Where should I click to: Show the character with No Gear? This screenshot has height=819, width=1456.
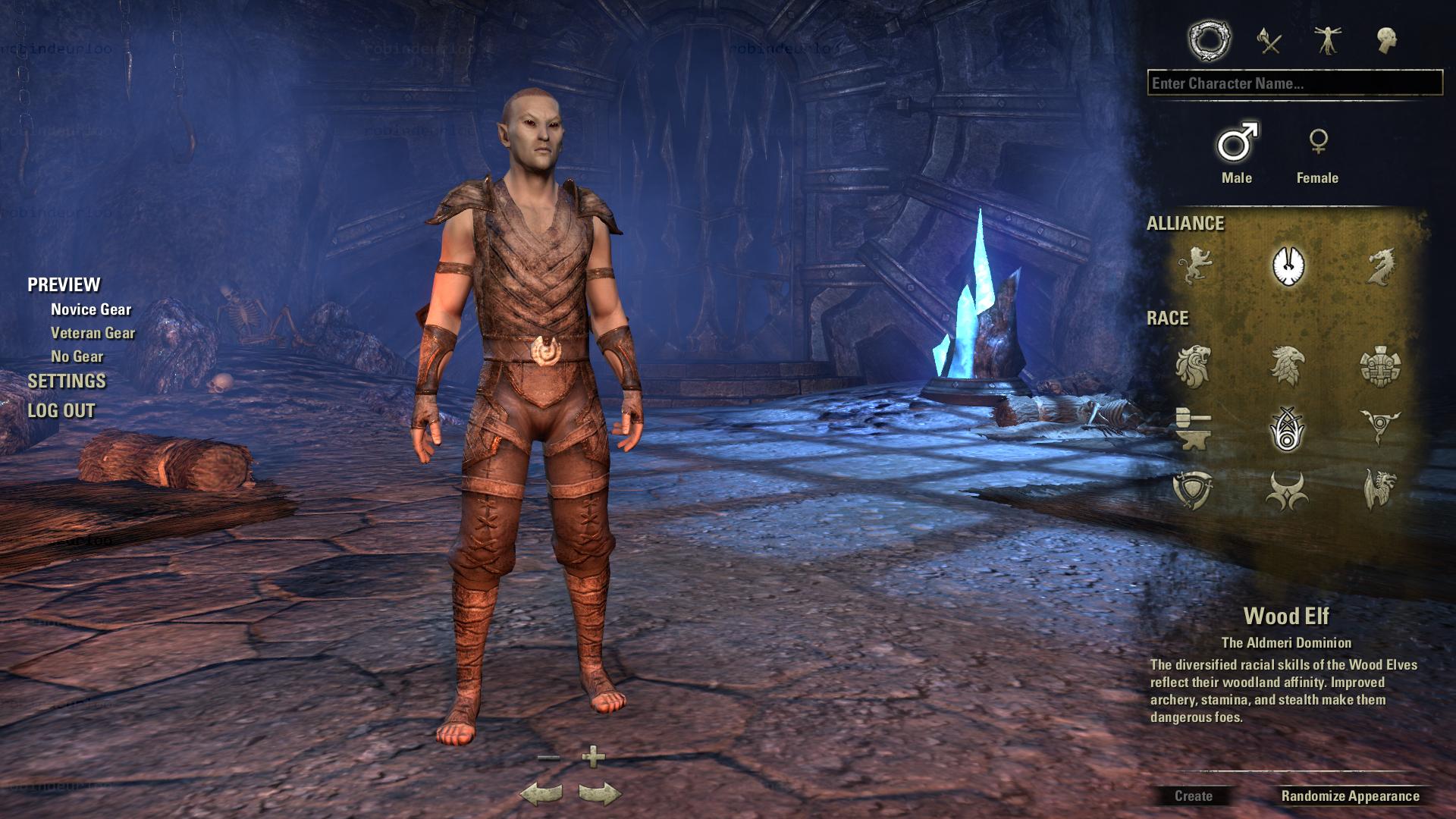click(77, 356)
